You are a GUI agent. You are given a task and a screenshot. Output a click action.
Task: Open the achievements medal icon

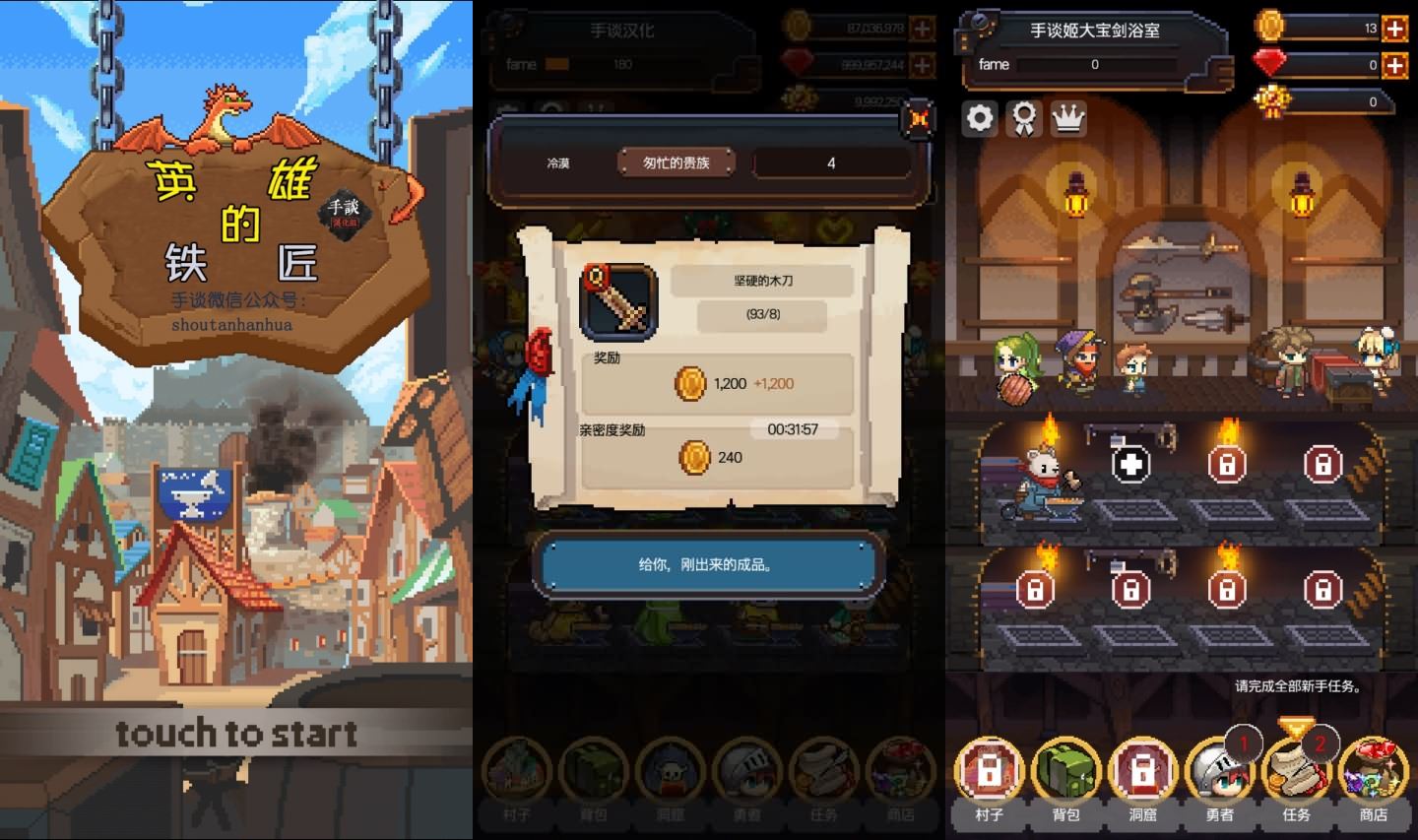pos(1024,118)
